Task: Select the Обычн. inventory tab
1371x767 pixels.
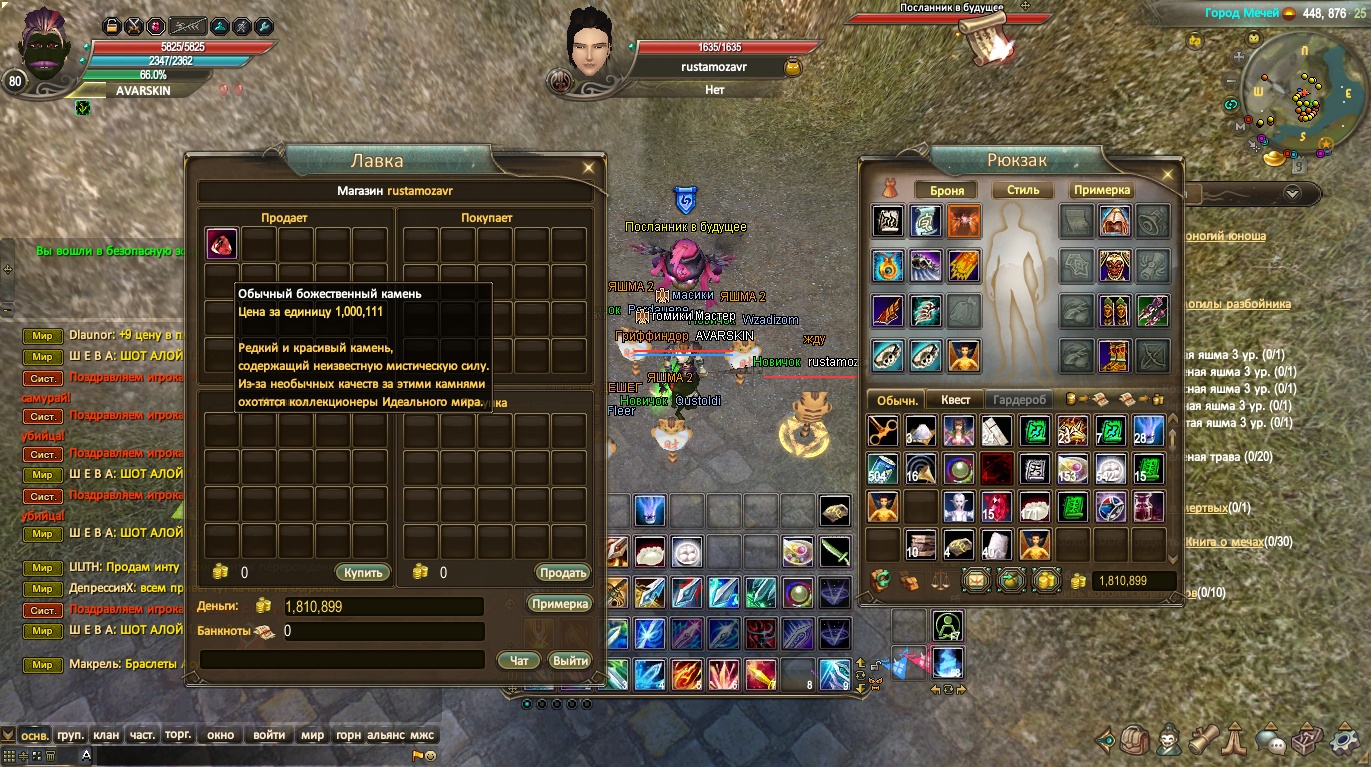Action: point(897,400)
